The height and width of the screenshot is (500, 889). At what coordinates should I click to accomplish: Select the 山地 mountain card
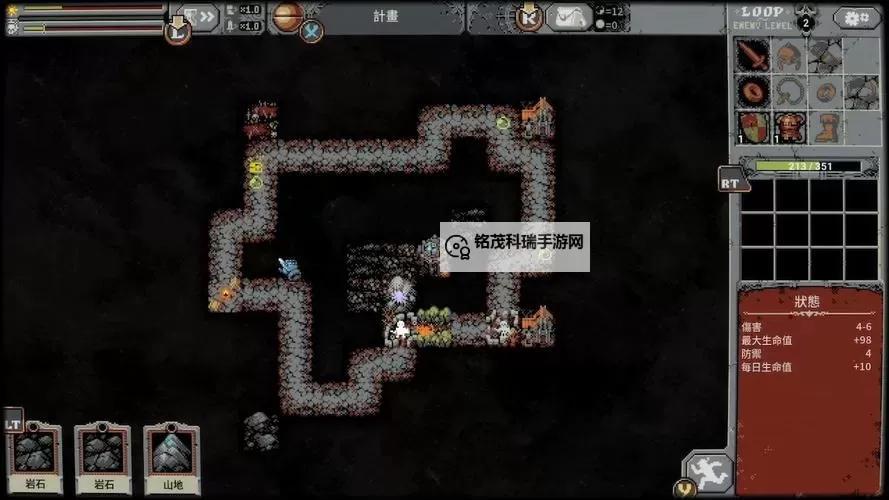coord(171,457)
